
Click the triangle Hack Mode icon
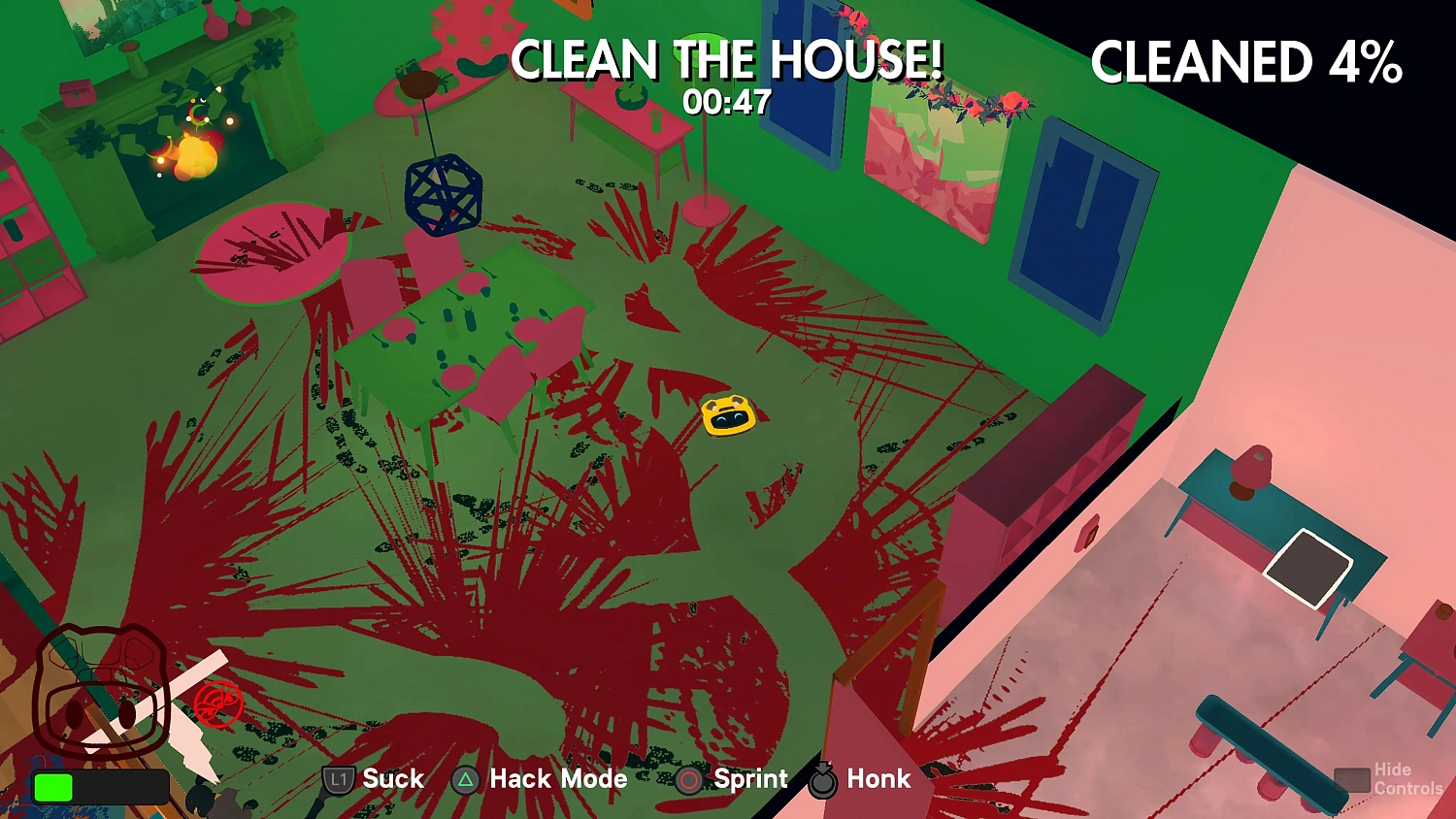(465, 779)
